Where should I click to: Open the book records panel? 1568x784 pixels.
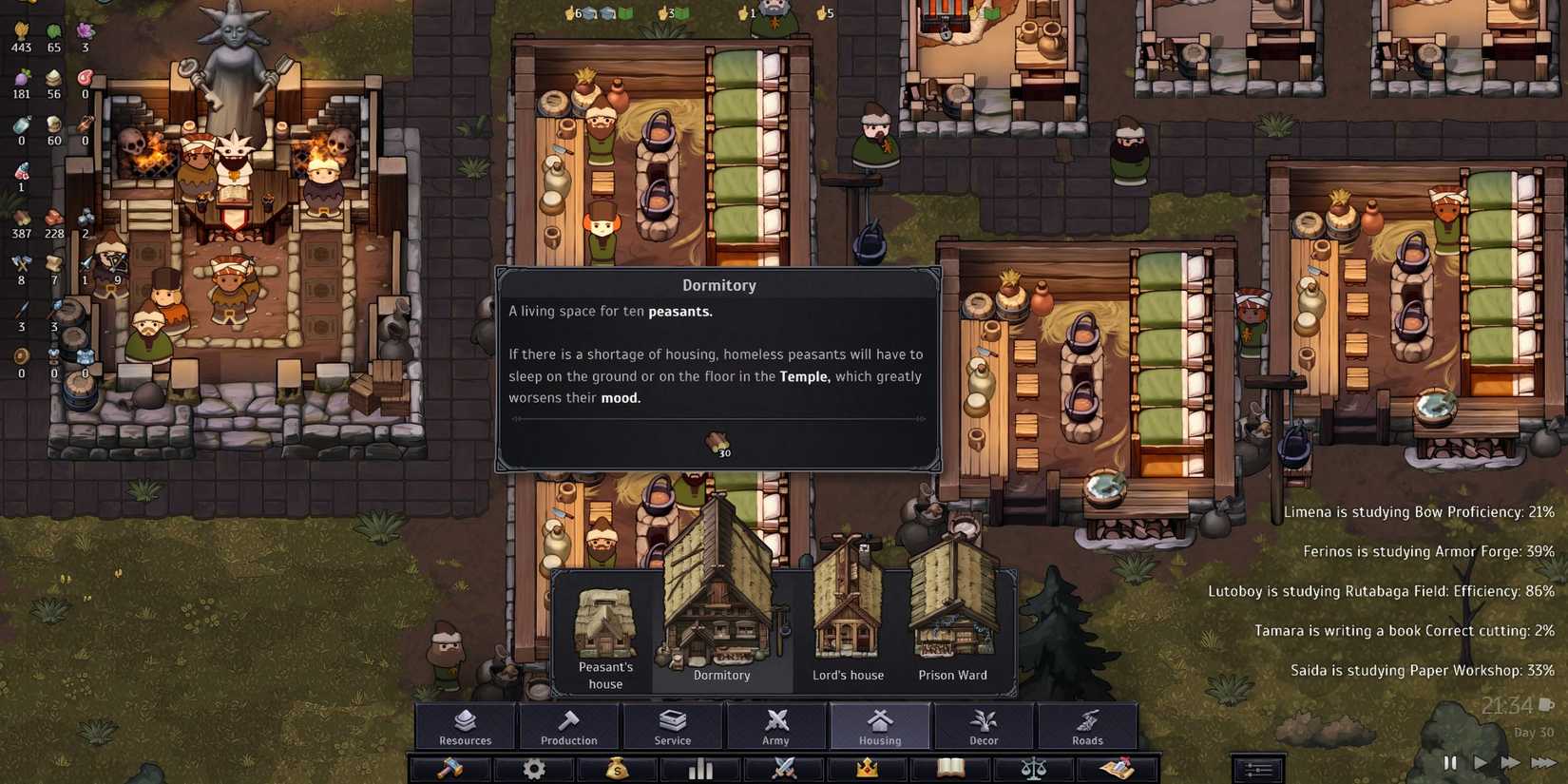tap(949, 770)
